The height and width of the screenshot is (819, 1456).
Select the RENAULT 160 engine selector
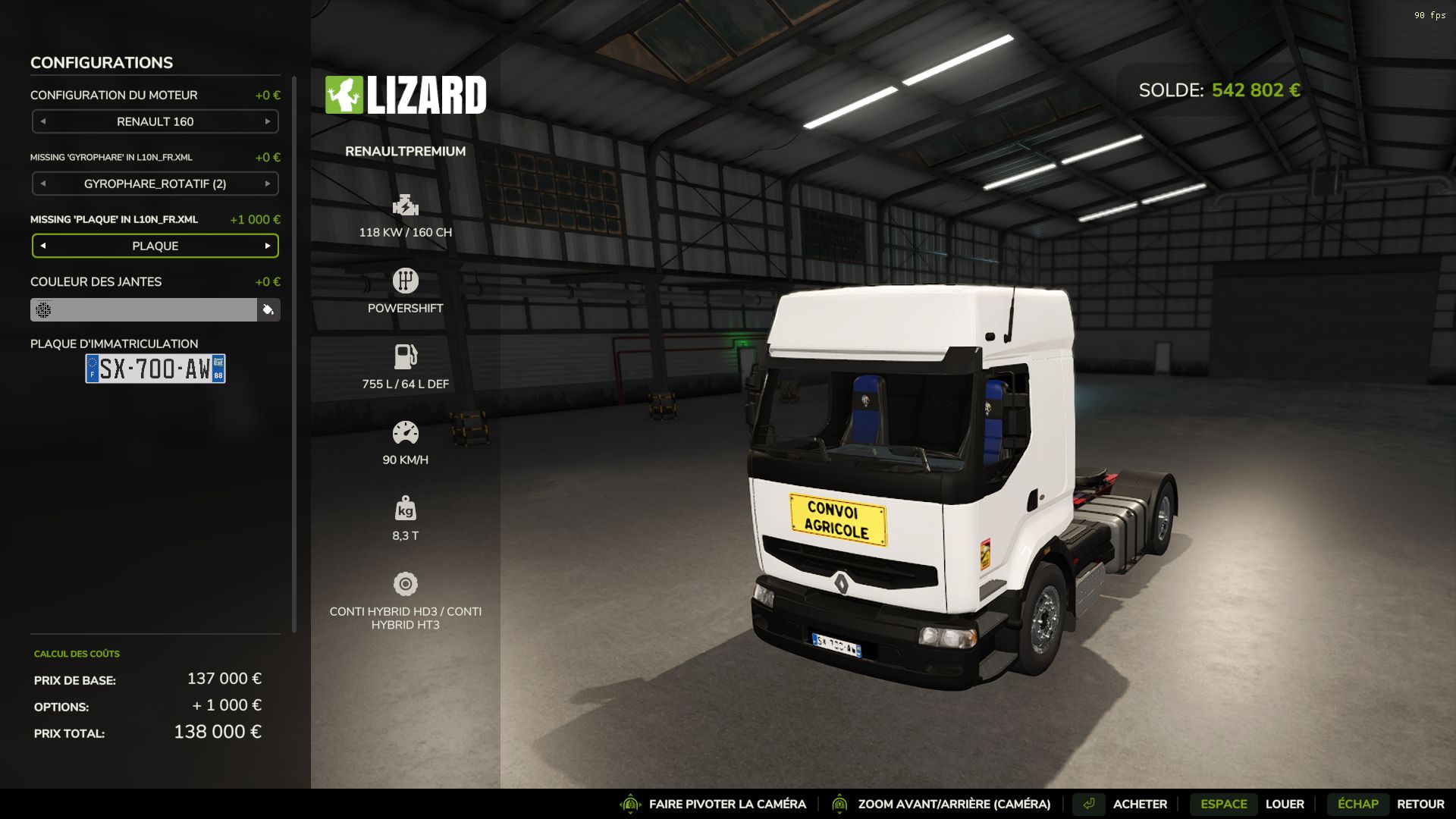click(155, 121)
